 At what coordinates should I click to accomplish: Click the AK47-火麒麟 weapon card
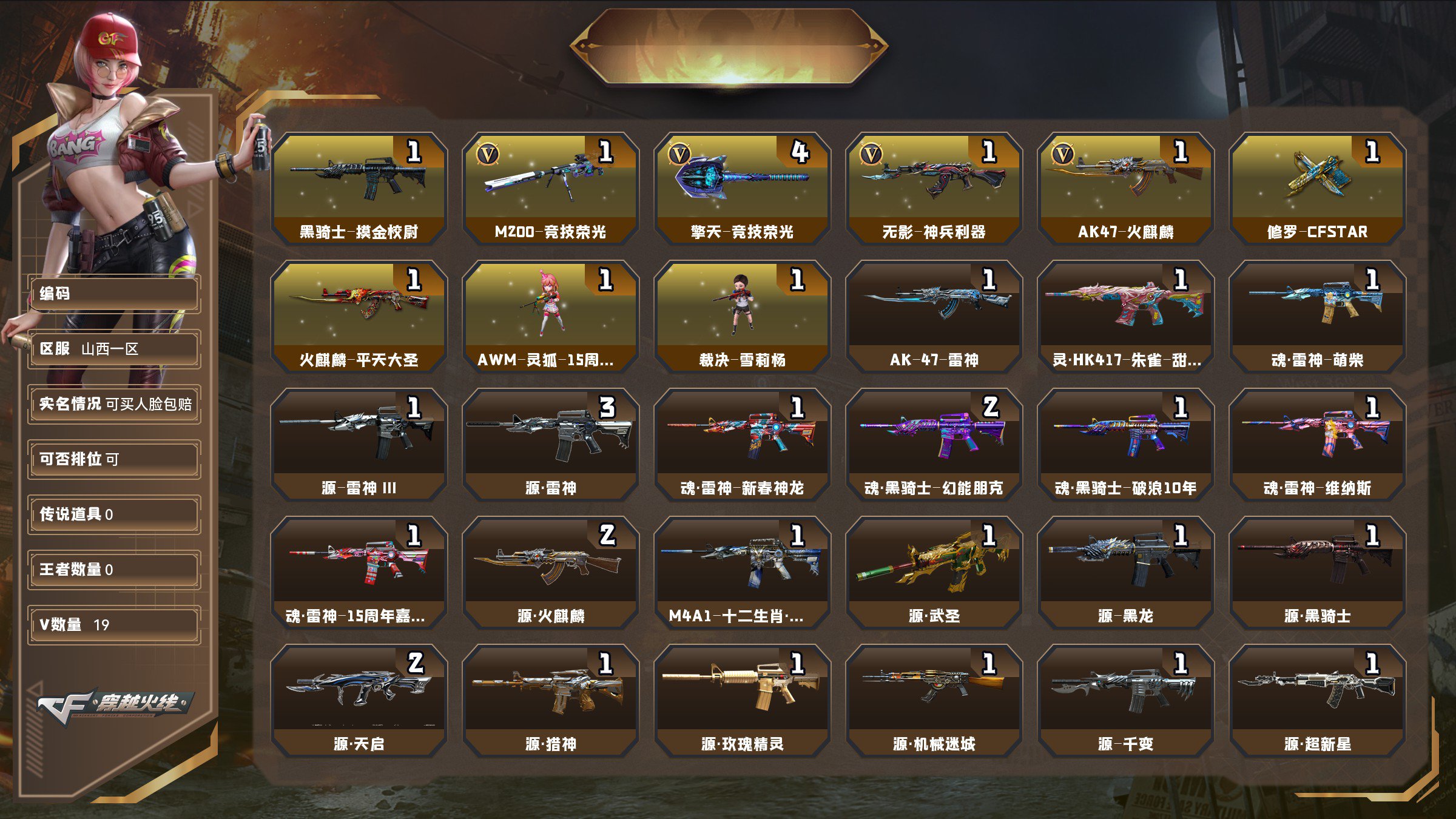click(x=1125, y=188)
